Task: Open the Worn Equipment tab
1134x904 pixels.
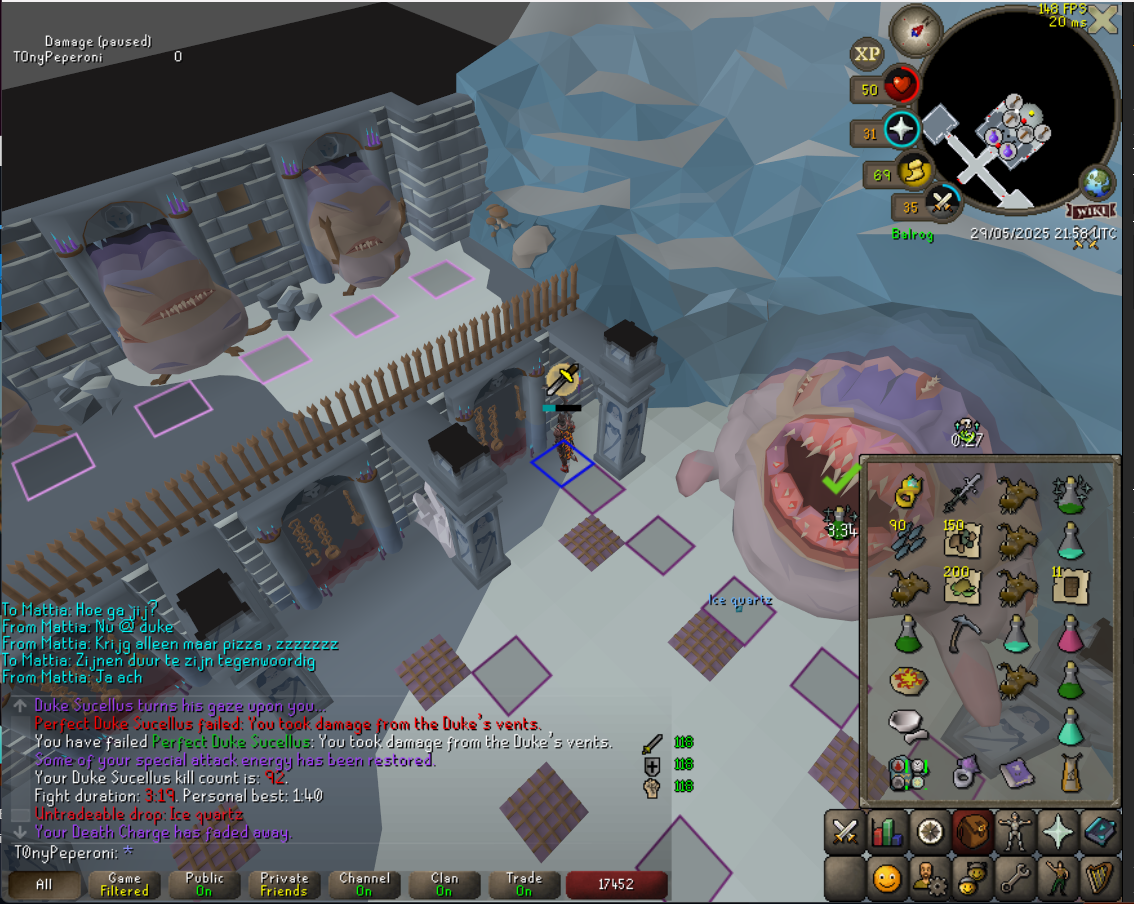Action: 1016,831
